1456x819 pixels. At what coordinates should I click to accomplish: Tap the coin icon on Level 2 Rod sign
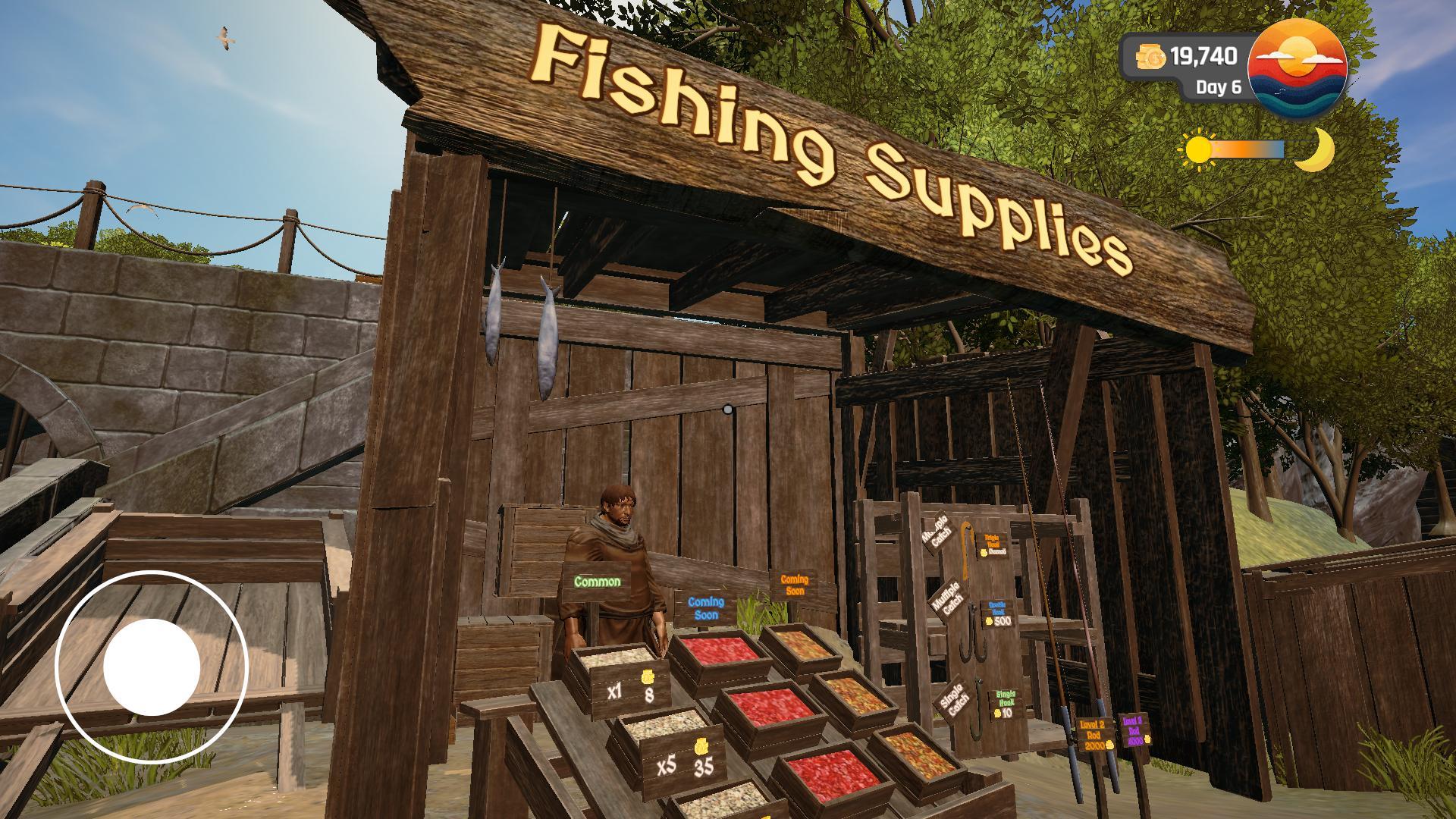1110,744
